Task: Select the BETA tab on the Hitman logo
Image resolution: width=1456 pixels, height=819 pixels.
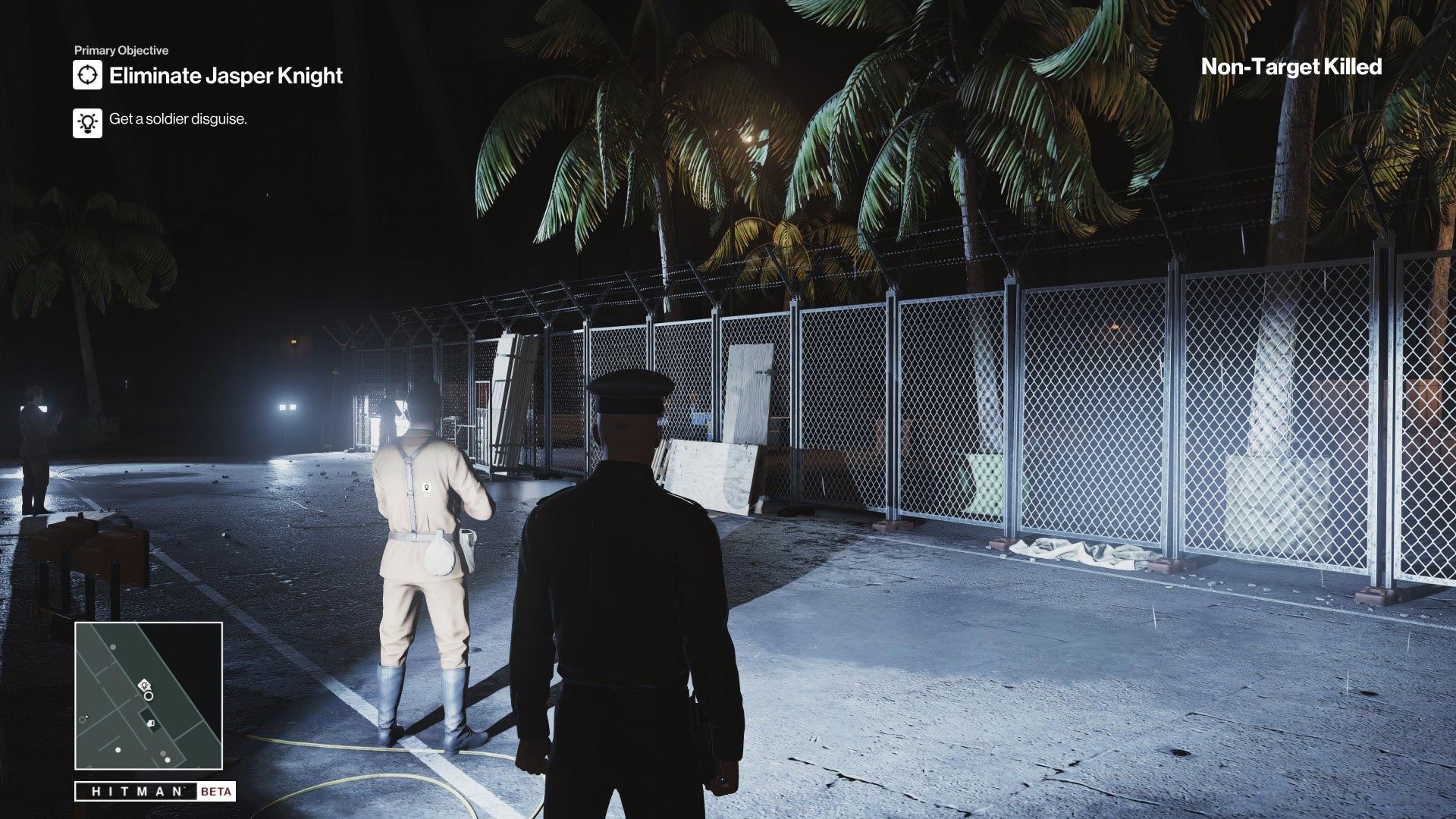Action: 216,791
